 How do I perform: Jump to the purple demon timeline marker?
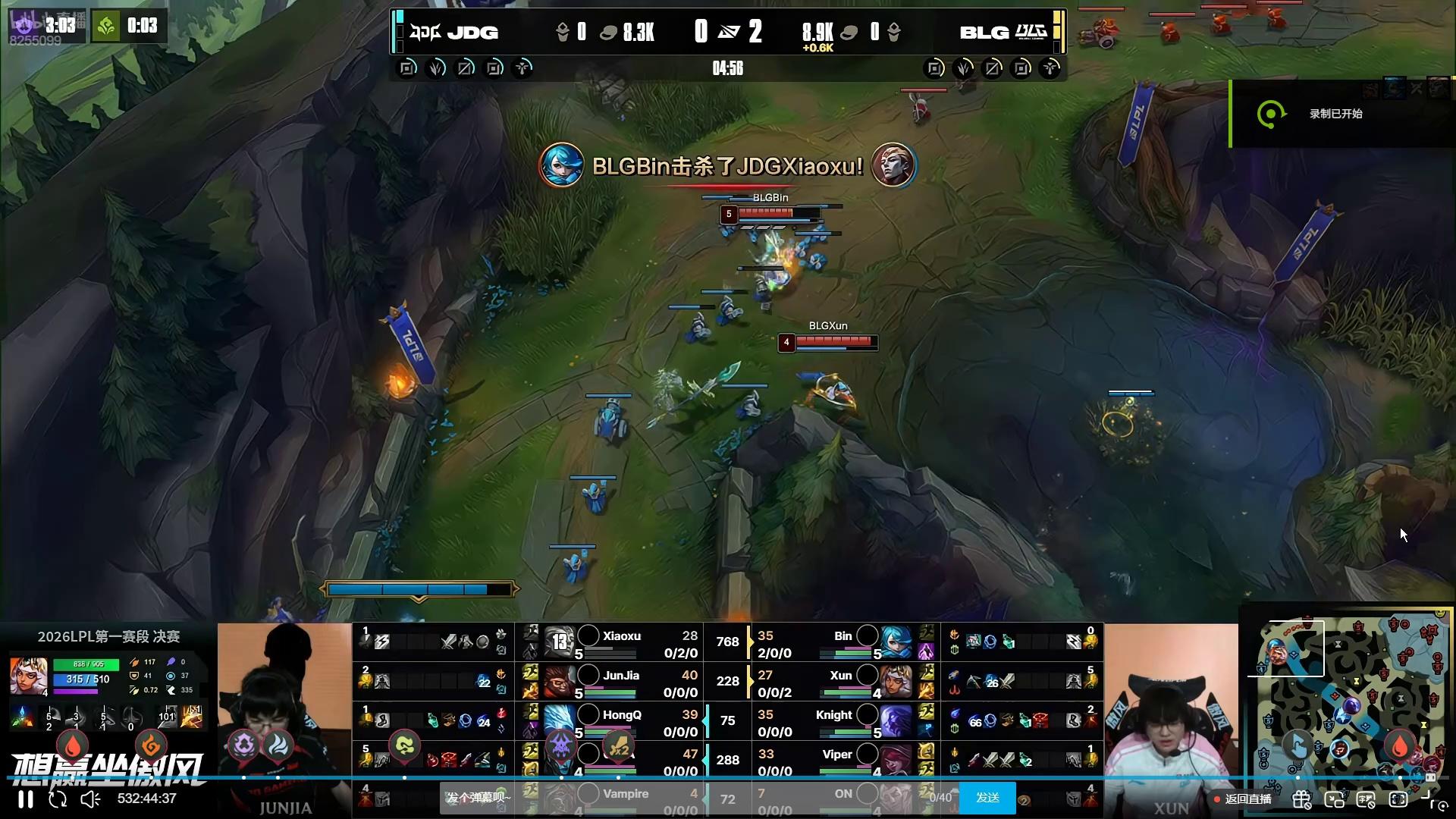[x=561, y=745]
